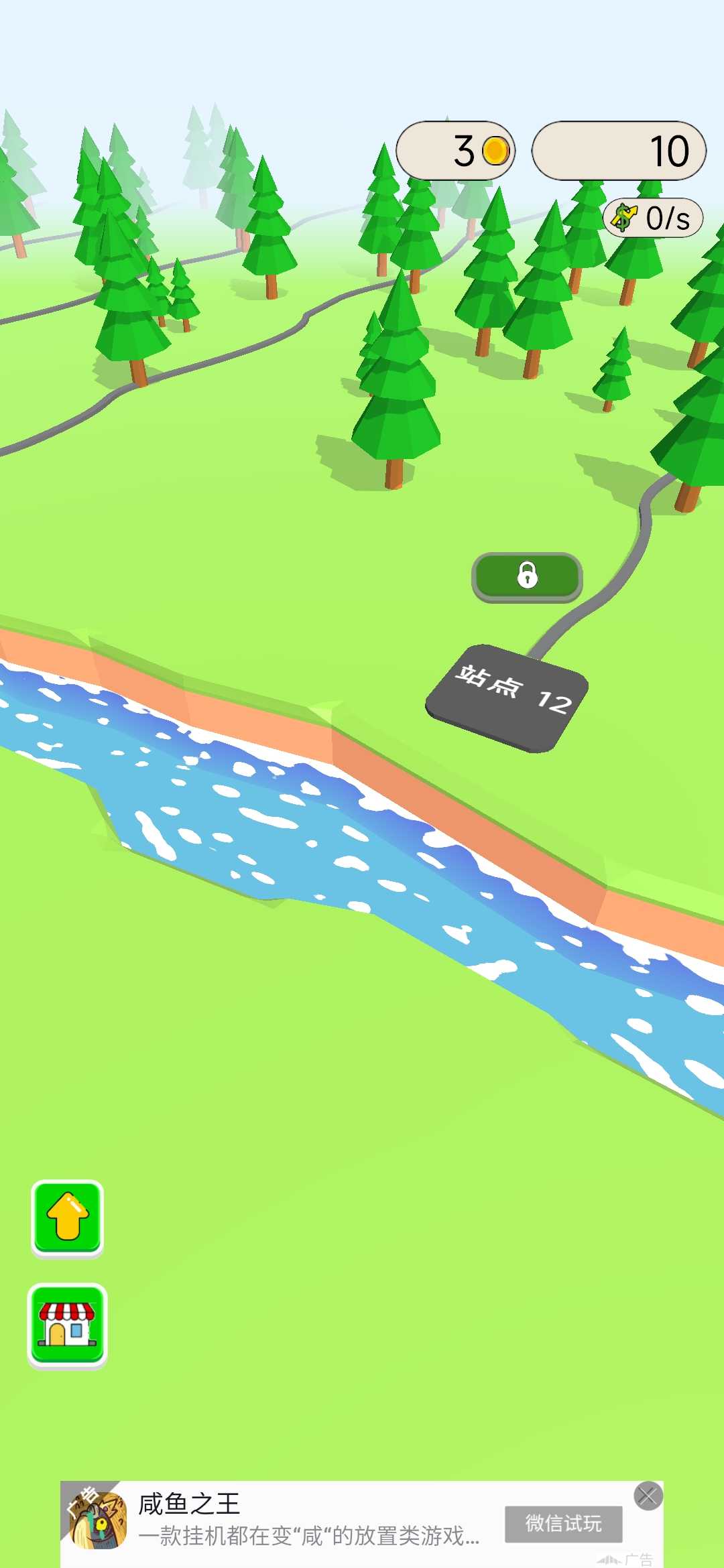
Task: Click the 微信试玩 ad button
Action: [x=563, y=1524]
